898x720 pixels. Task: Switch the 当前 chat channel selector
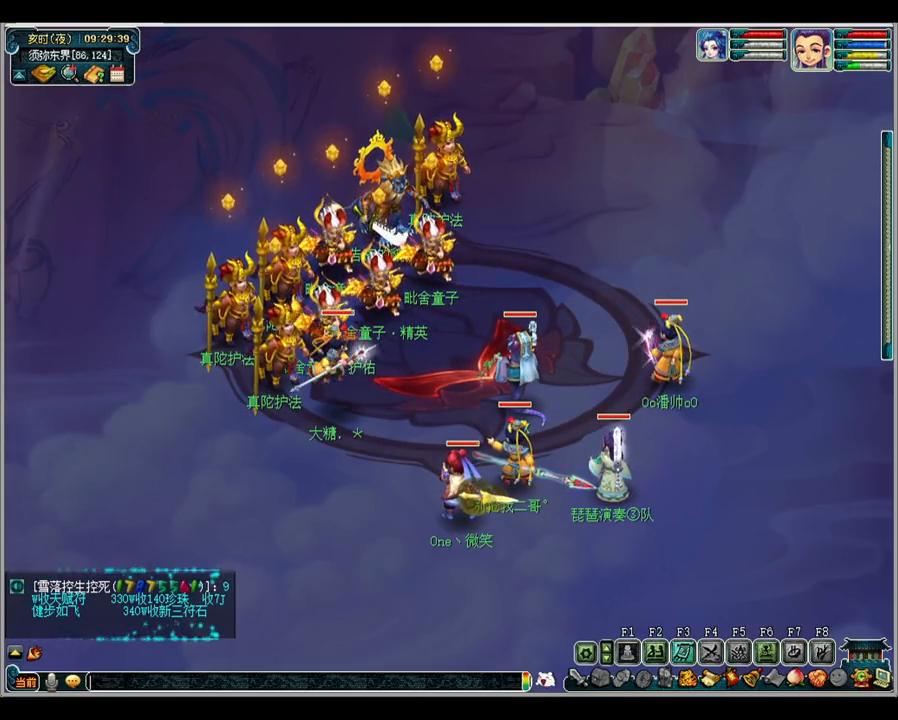[x=25, y=682]
